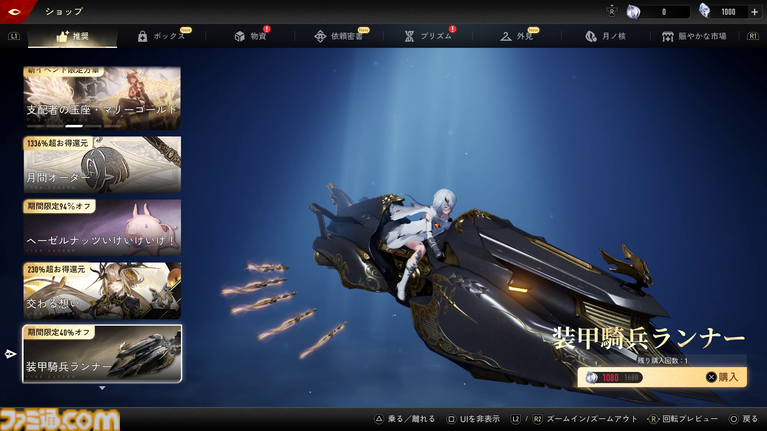The image size is (767, 431).
Task: Show the 月ノ核 tab
Action: [605, 36]
